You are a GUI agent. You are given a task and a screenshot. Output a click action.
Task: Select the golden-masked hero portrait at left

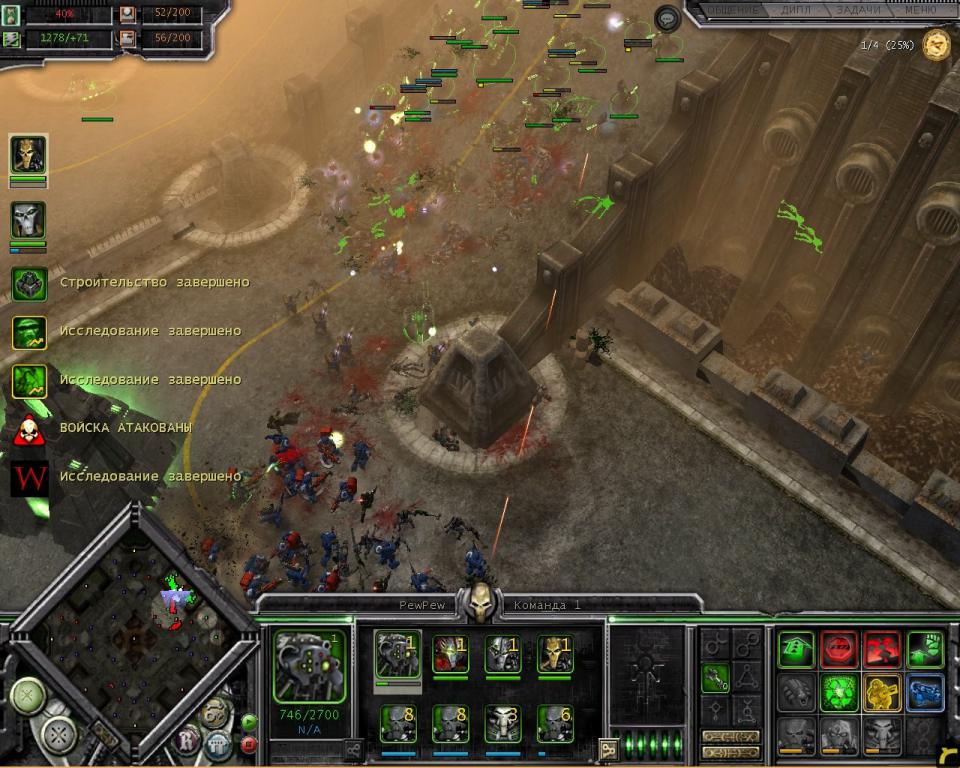[x=28, y=155]
